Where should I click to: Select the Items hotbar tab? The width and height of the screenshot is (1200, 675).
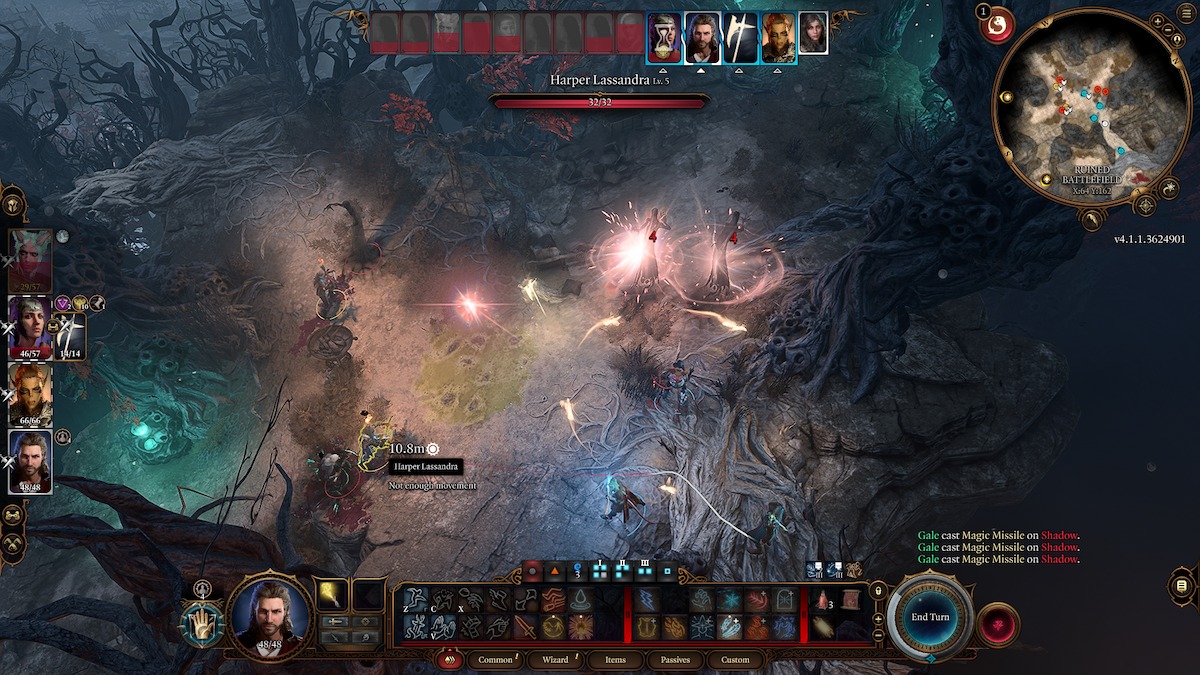616,660
